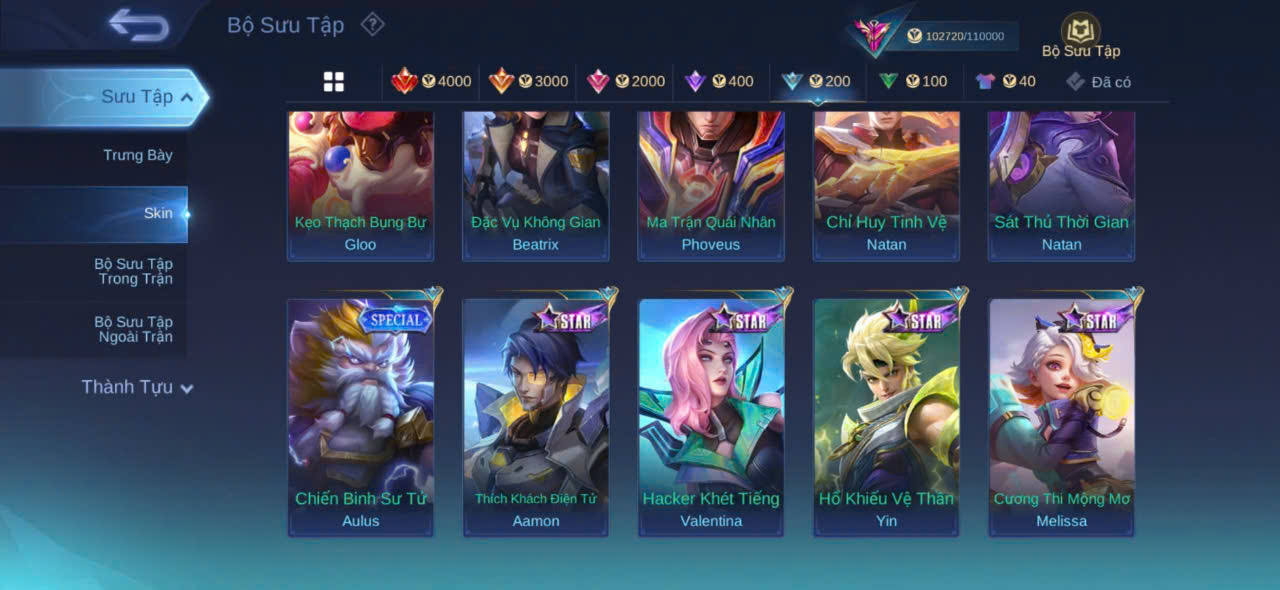Choose Valentina Hacker Khét Tiếng skin card
1280x590 pixels.
711,417
